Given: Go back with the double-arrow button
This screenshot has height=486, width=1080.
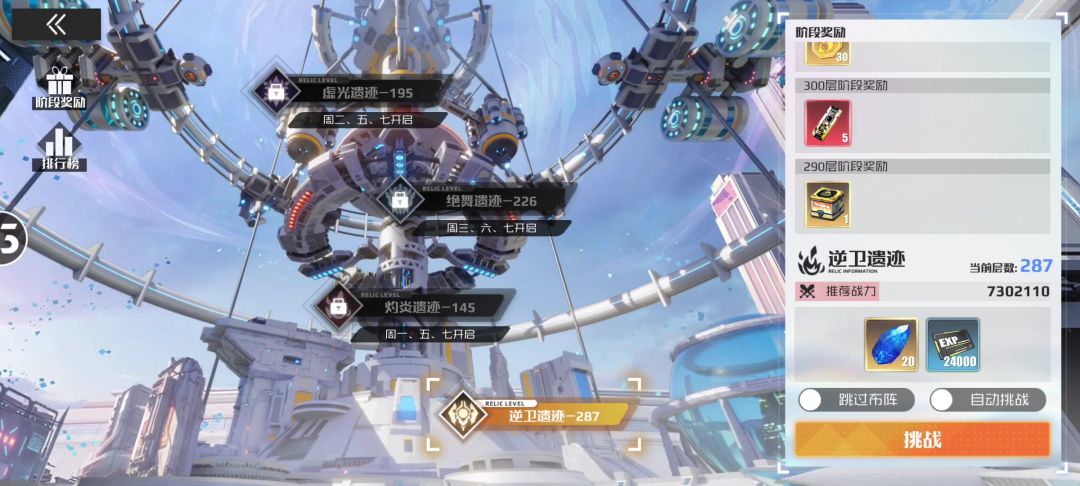Looking at the screenshot, I should [x=56, y=25].
